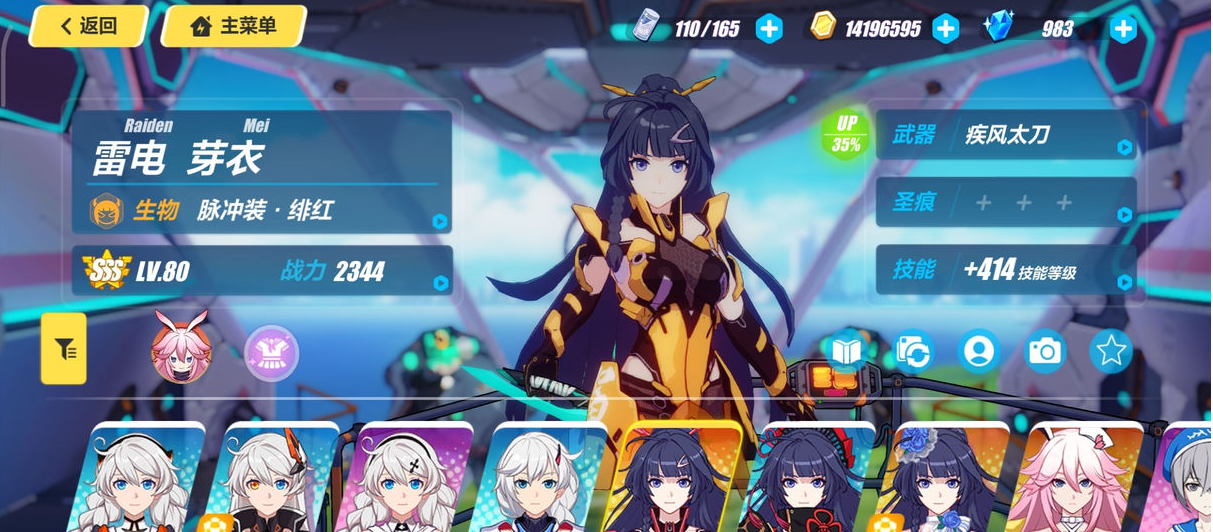The width and height of the screenshot is (1213, 532).
Task: Take a photo with the camera icon
Action: (1045, 351)
